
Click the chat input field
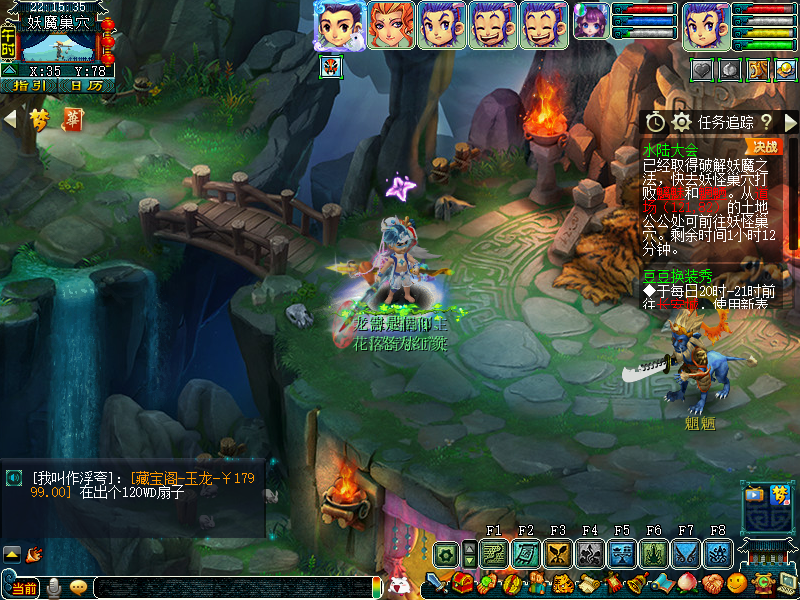pos(230,588)
